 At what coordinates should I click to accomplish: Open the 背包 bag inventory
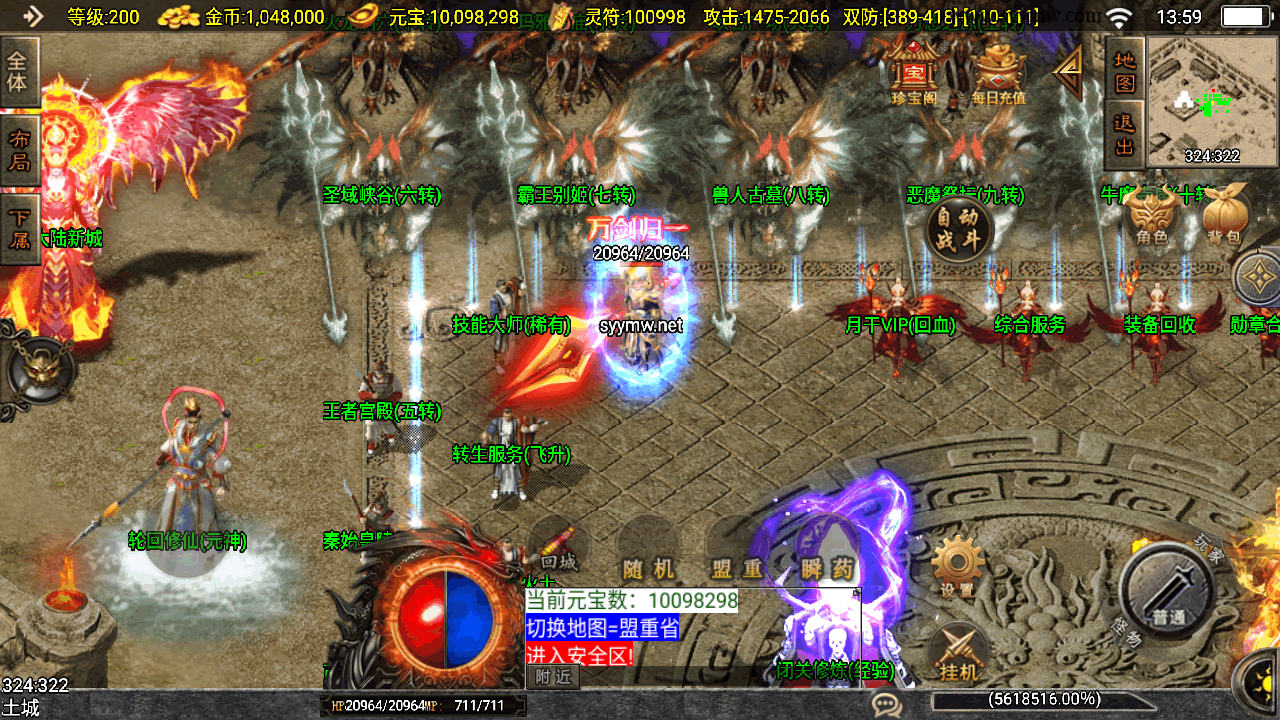click(x=1223, y=217)
